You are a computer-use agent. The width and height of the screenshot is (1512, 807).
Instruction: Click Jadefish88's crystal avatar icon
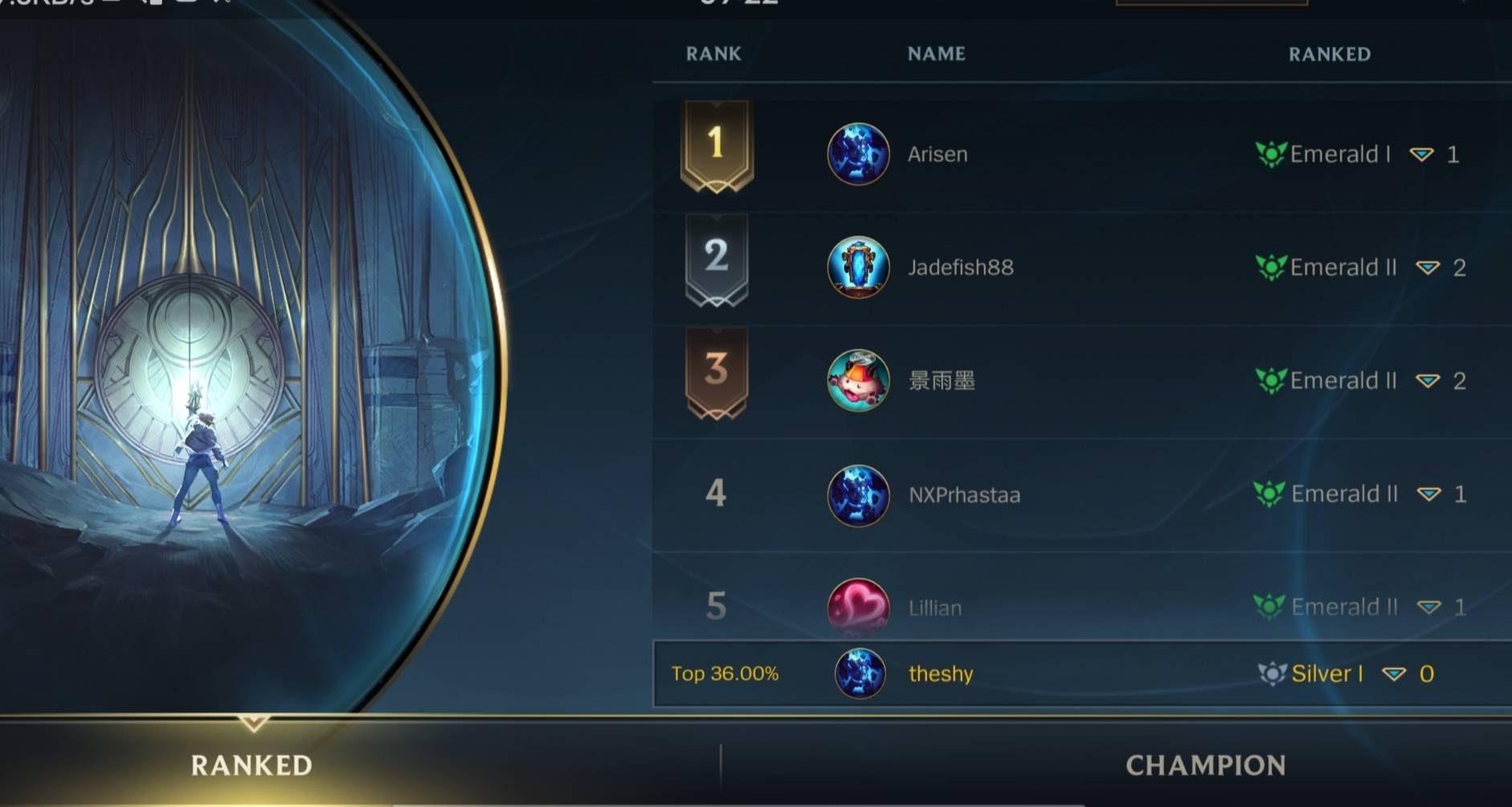[858, 267]
